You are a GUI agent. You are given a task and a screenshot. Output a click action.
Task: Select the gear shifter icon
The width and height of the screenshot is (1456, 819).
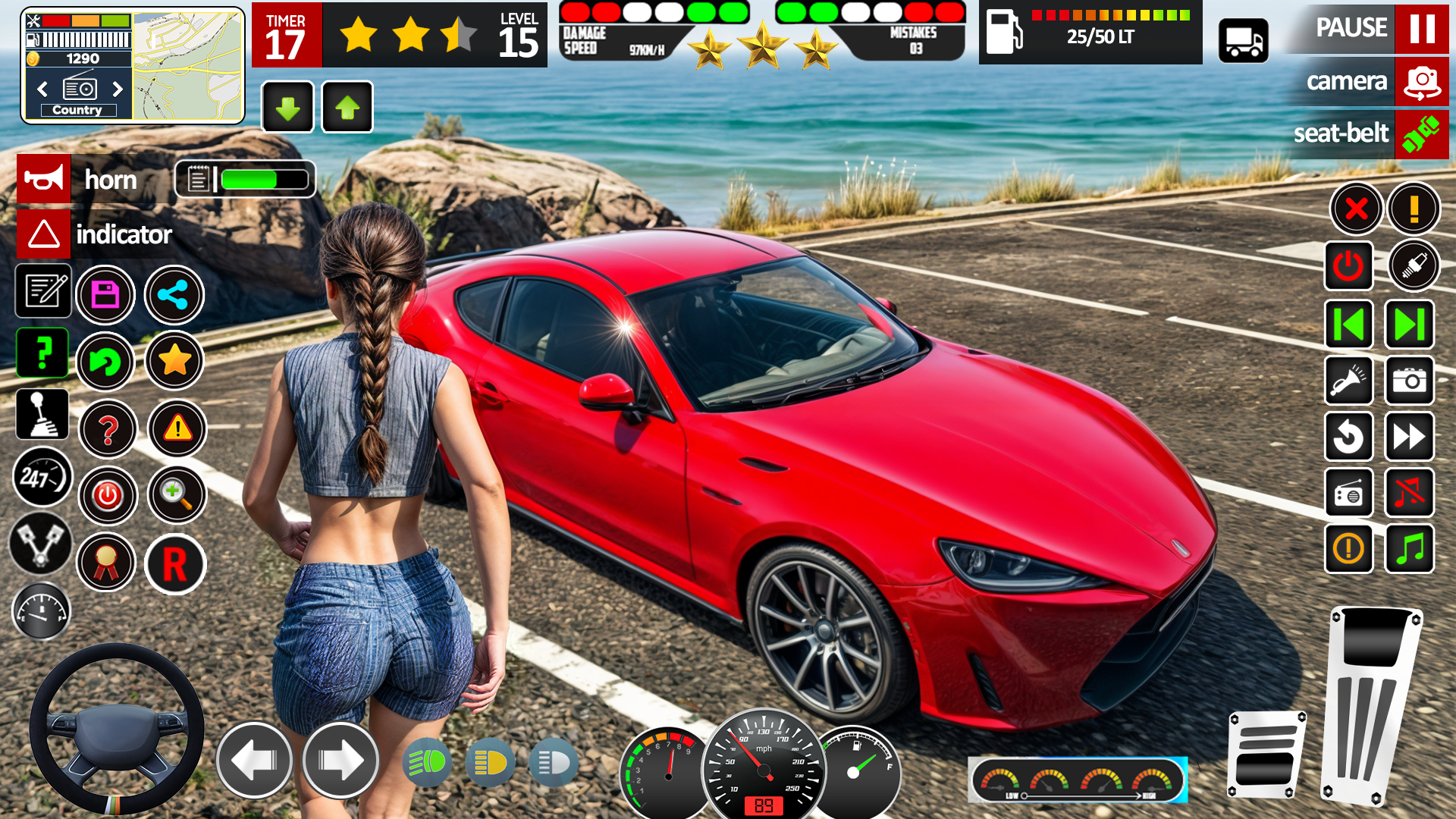42,415
